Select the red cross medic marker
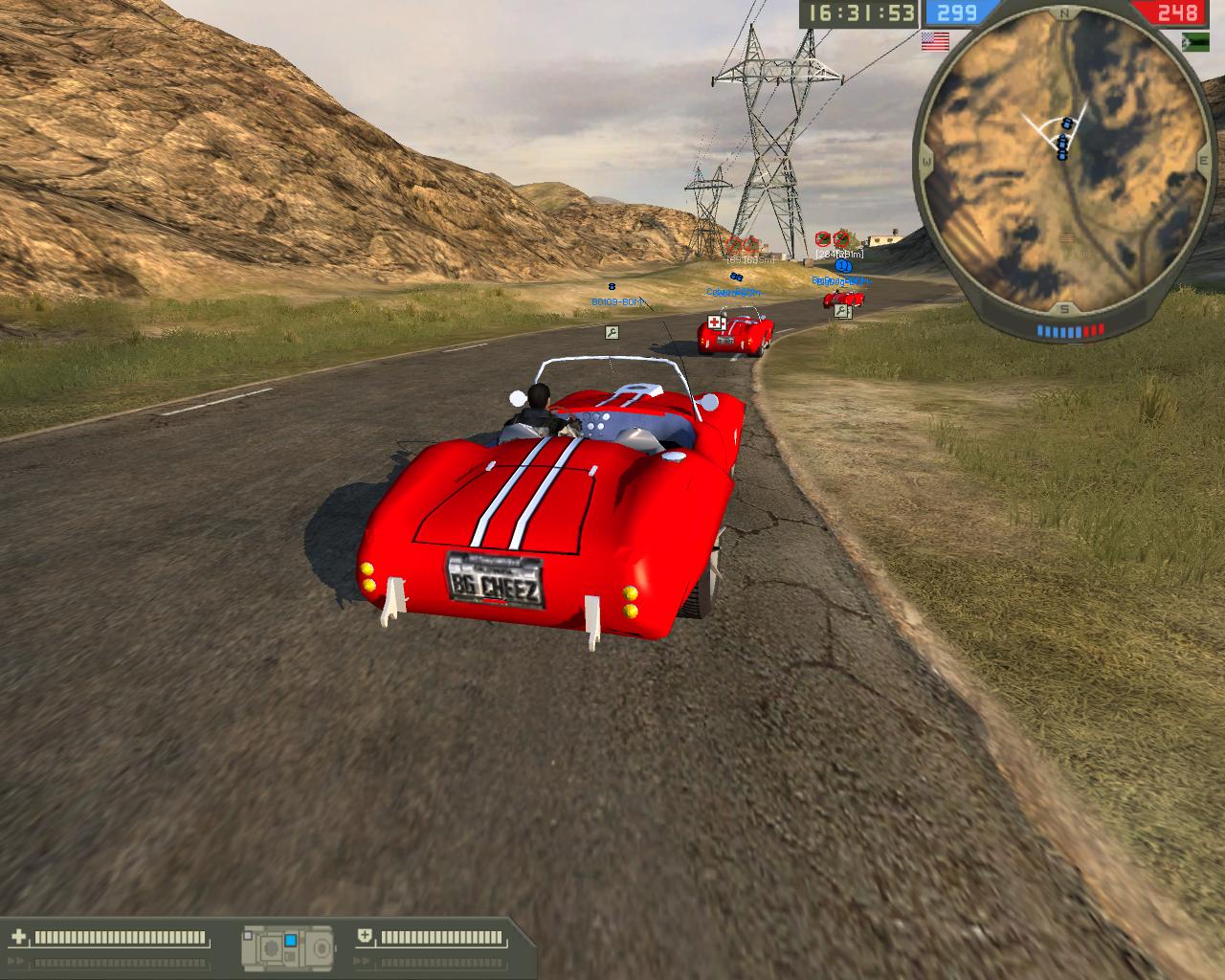Viewport: 1225px width, 980px height. [715, 322]
